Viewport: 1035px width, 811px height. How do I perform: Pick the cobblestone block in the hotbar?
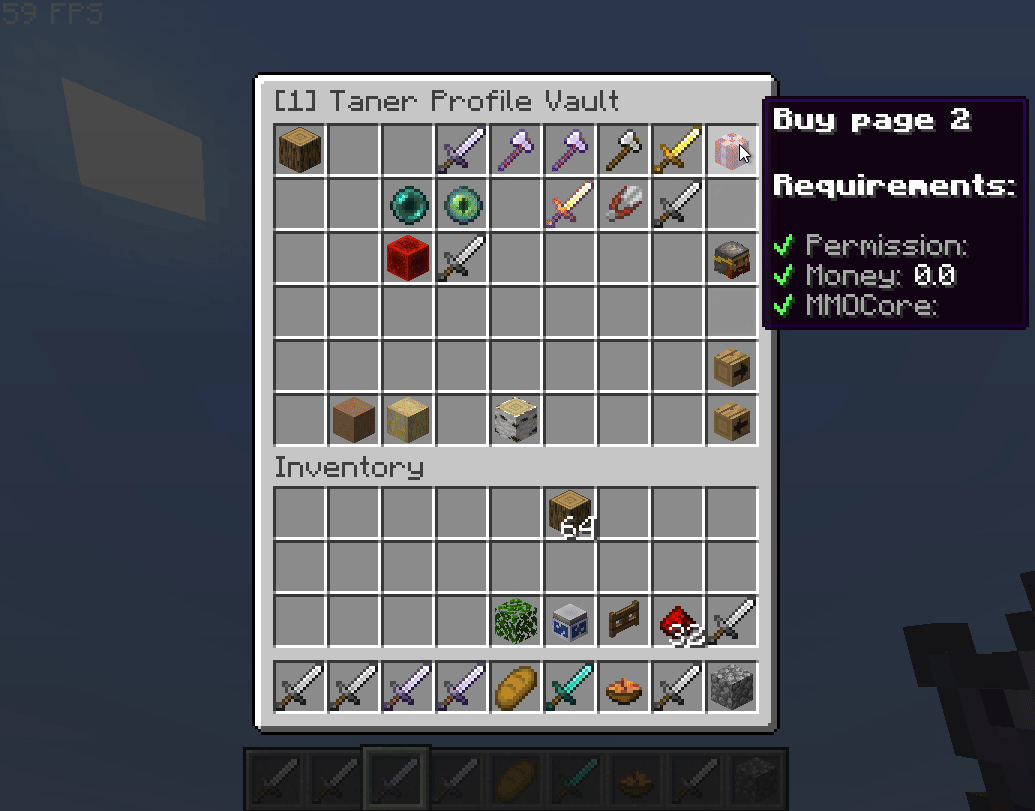click(x=731, y=687)
